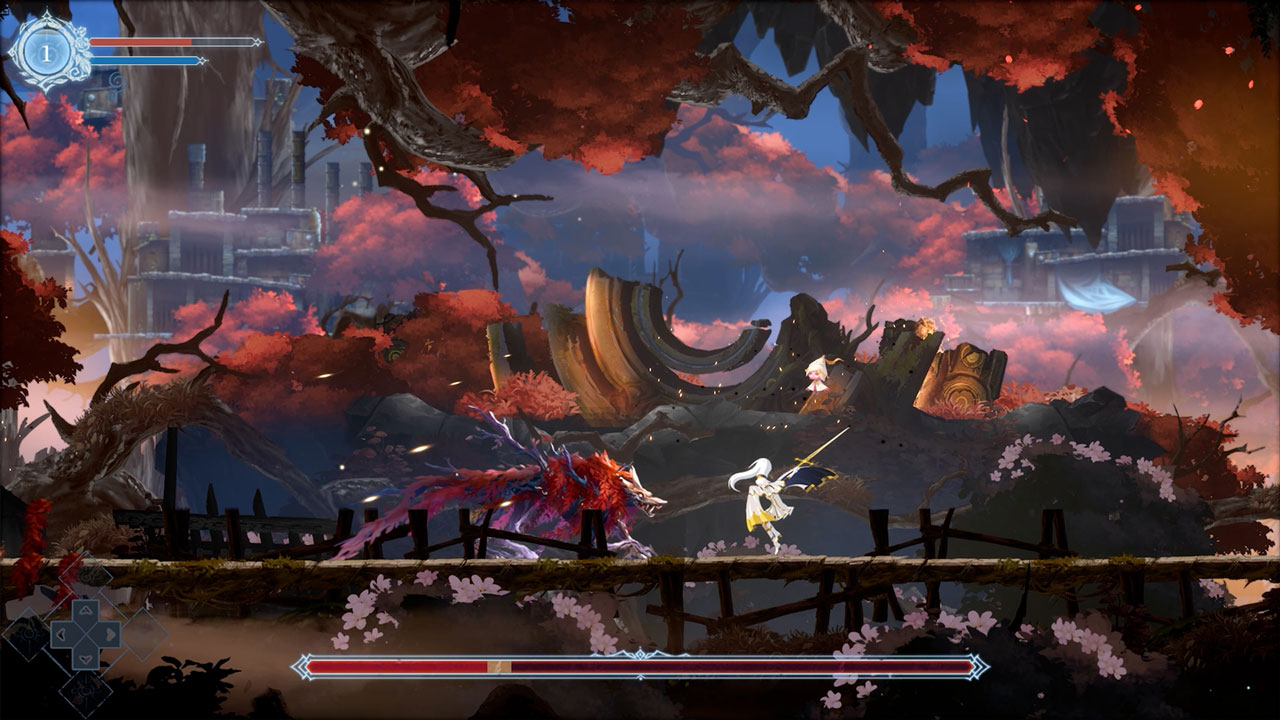
Task: Select the left diamond ability icon
Action: [28, 634]
